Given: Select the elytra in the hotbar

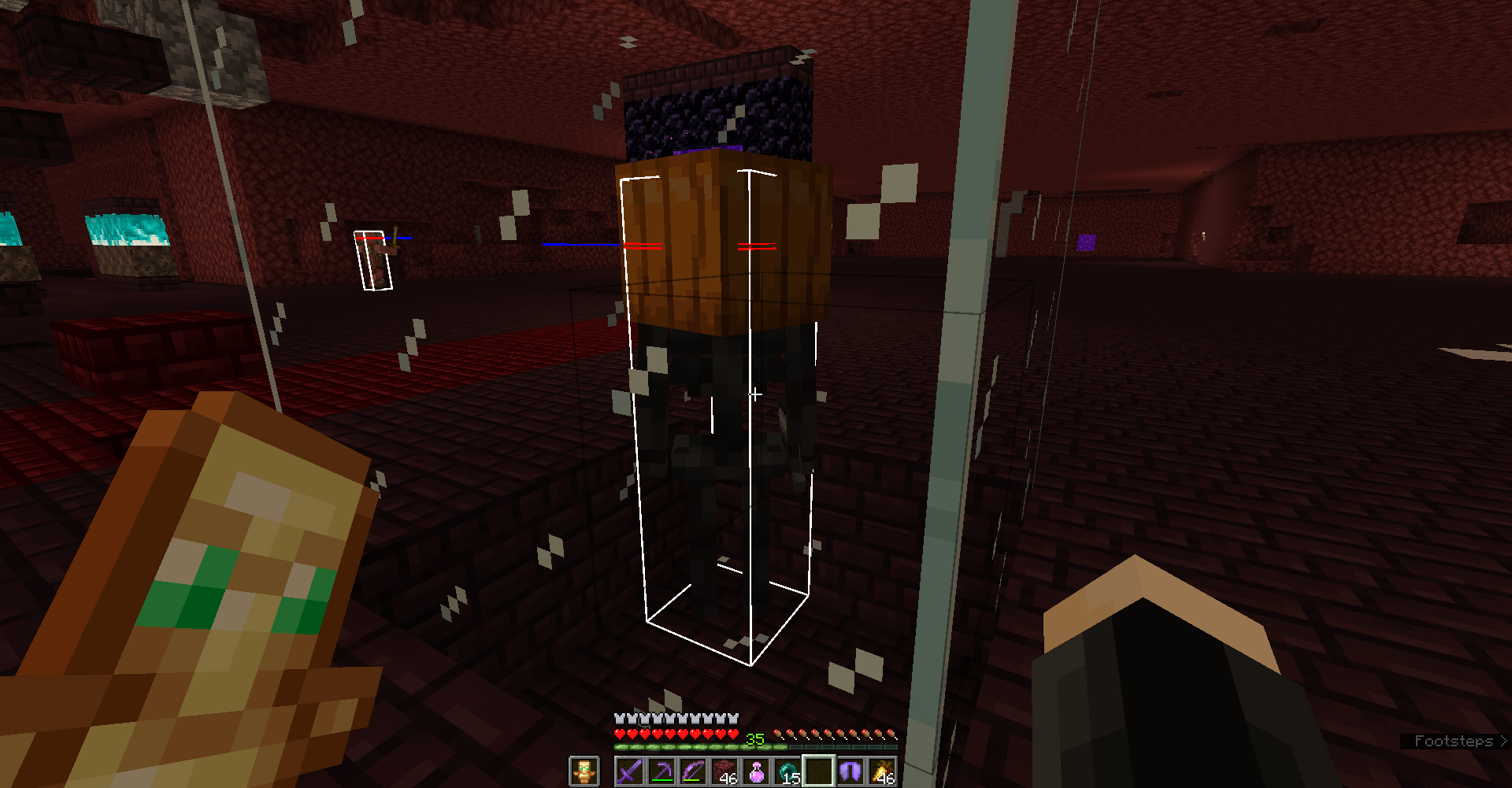Looking at the screenshot, I should [849, 770].
